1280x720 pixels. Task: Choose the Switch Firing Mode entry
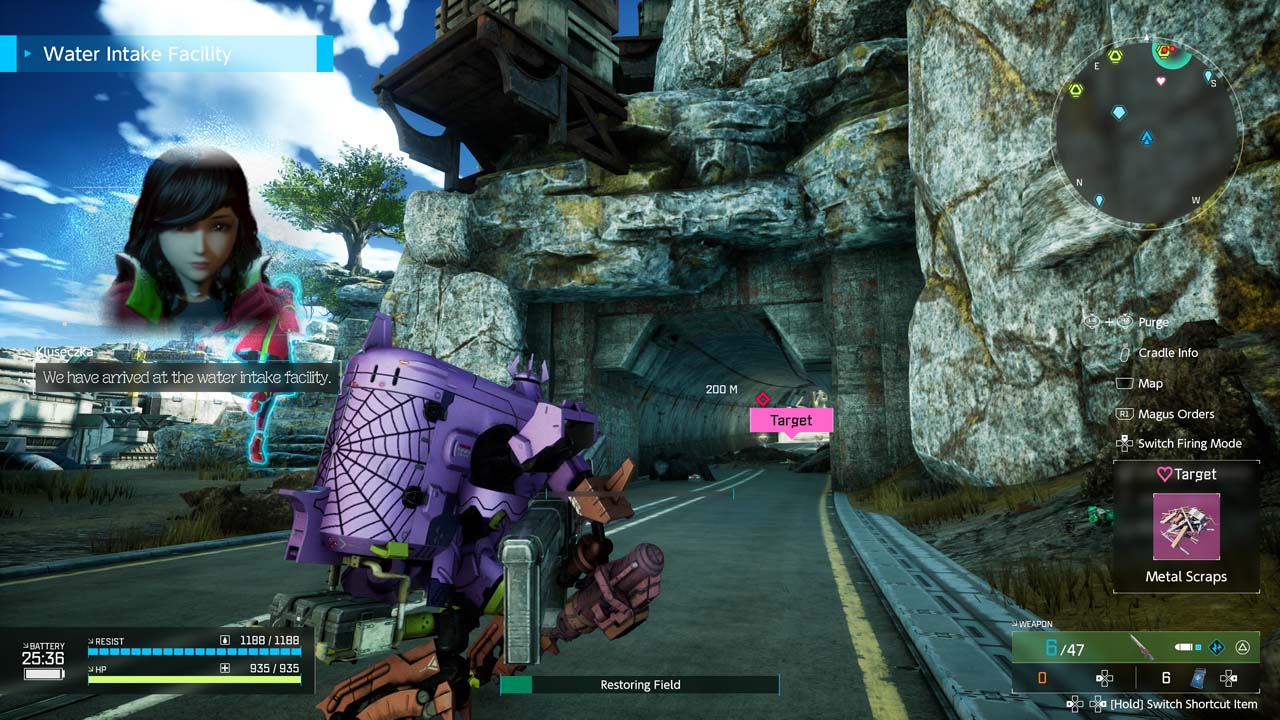tap(1189, 444)
